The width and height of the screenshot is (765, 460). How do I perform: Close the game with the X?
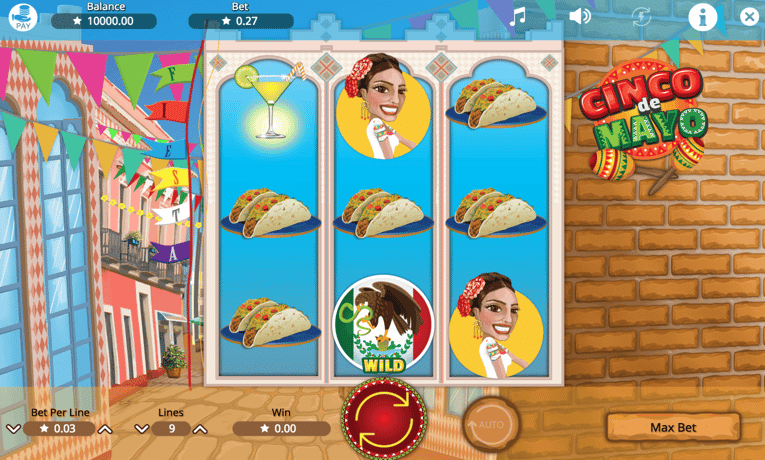[750, 16]
